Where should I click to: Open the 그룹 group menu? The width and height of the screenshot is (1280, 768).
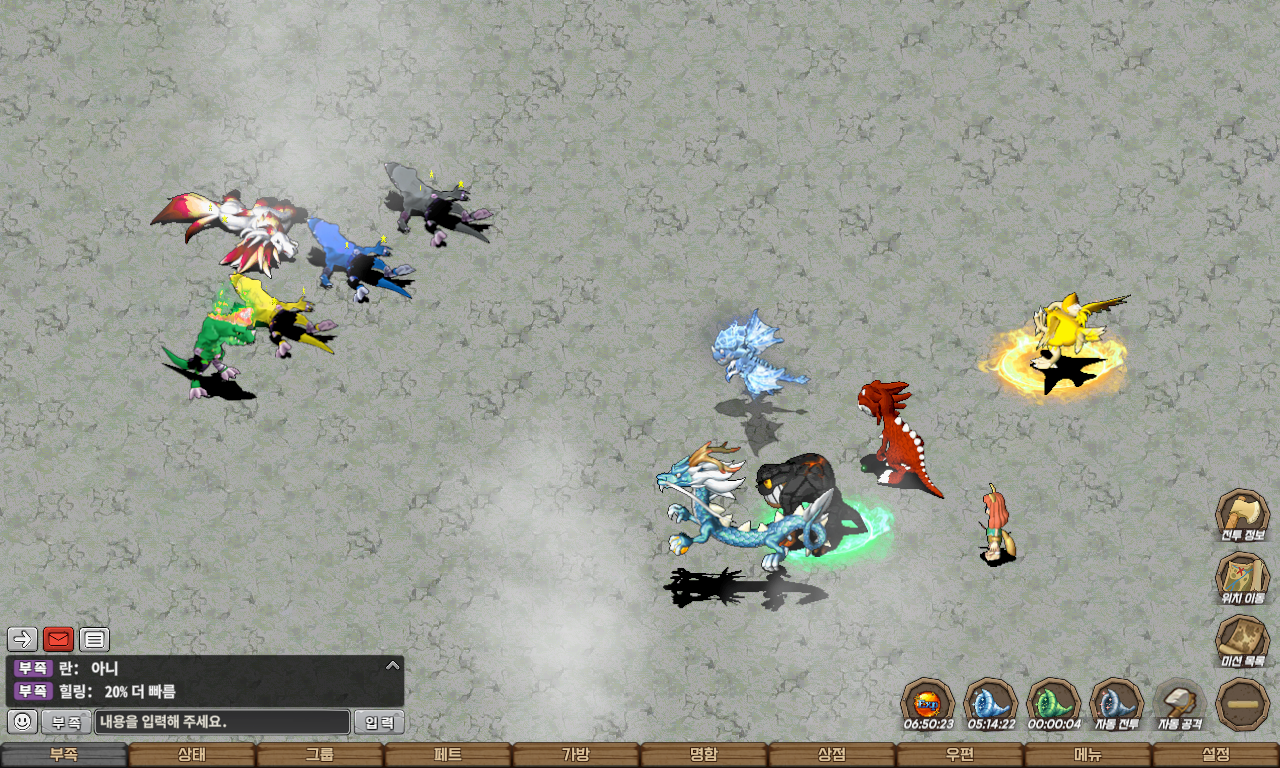[320, 755]
